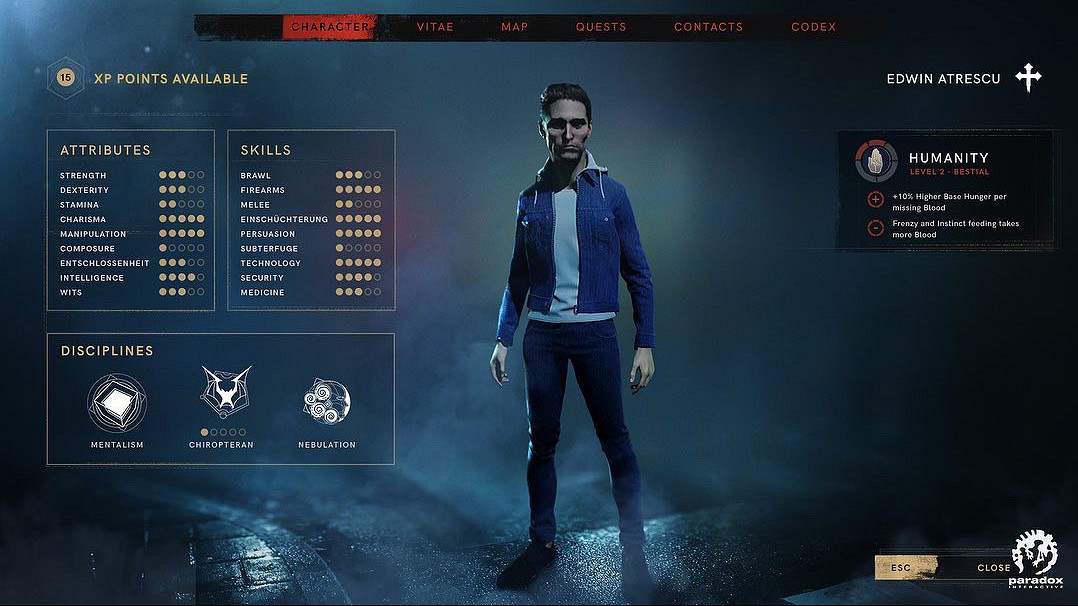Viewport: 1078px width, 606px height.
Task: Show the Map tab
Action: tap(515, 27)
